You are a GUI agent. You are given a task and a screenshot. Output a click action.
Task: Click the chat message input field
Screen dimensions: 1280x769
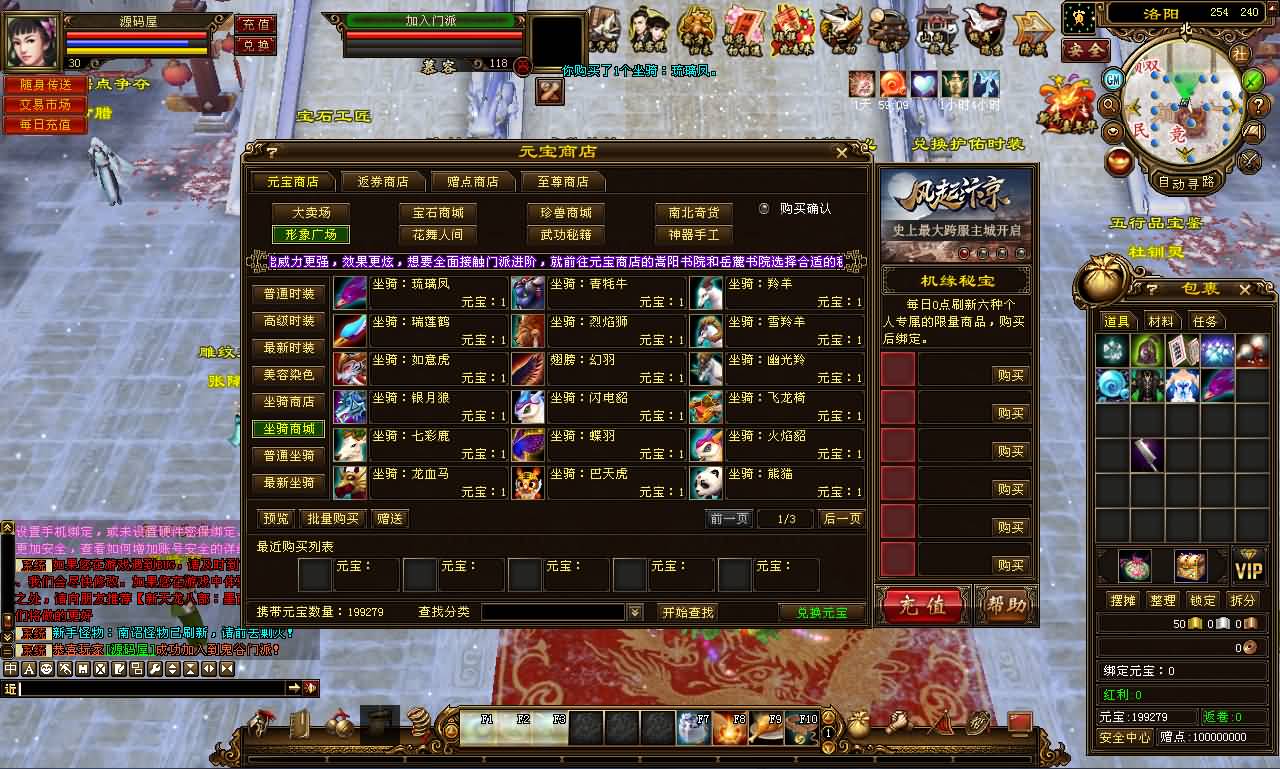[150, 689]
